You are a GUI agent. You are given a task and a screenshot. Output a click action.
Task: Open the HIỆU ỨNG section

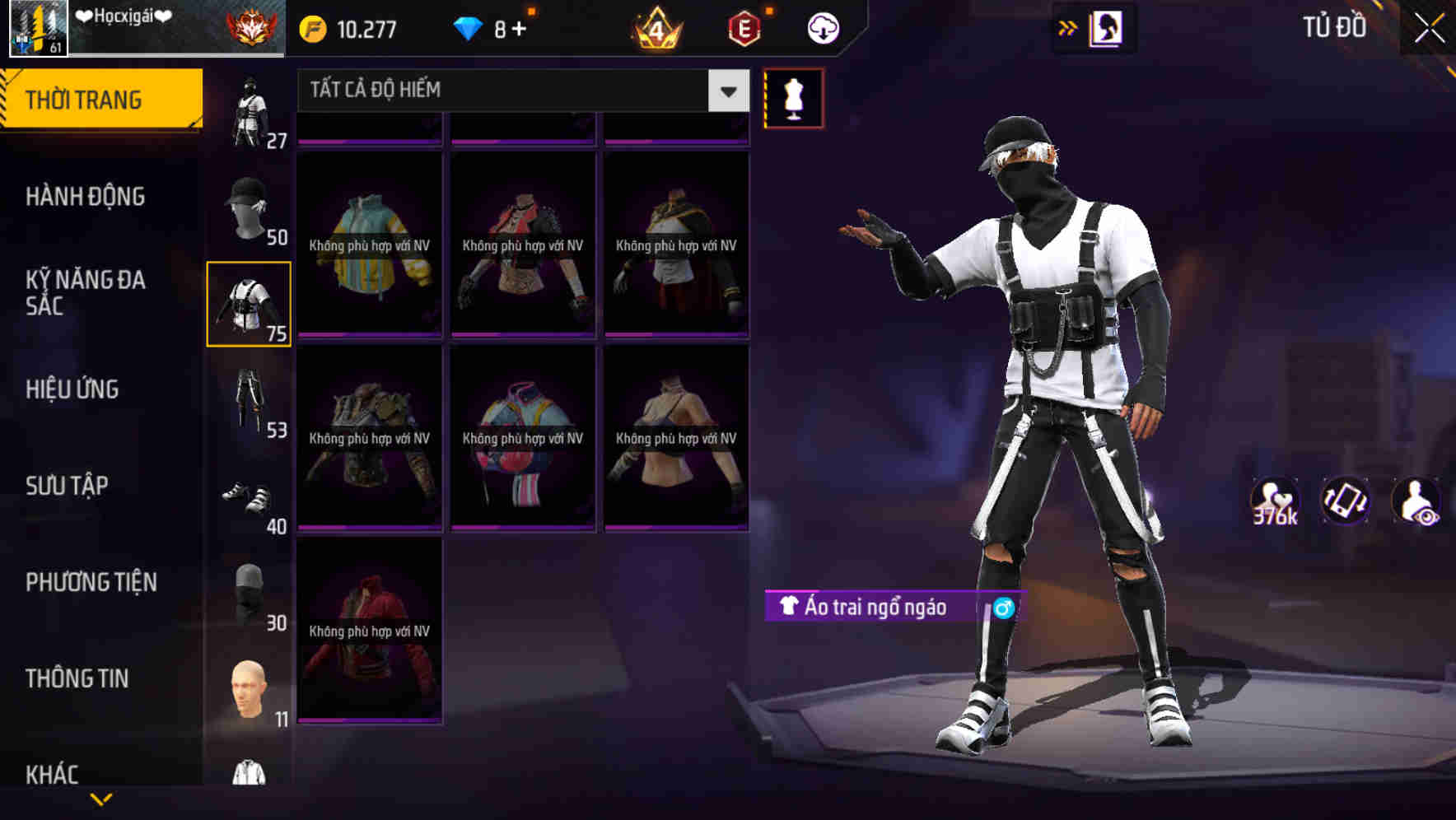[71, 389]
